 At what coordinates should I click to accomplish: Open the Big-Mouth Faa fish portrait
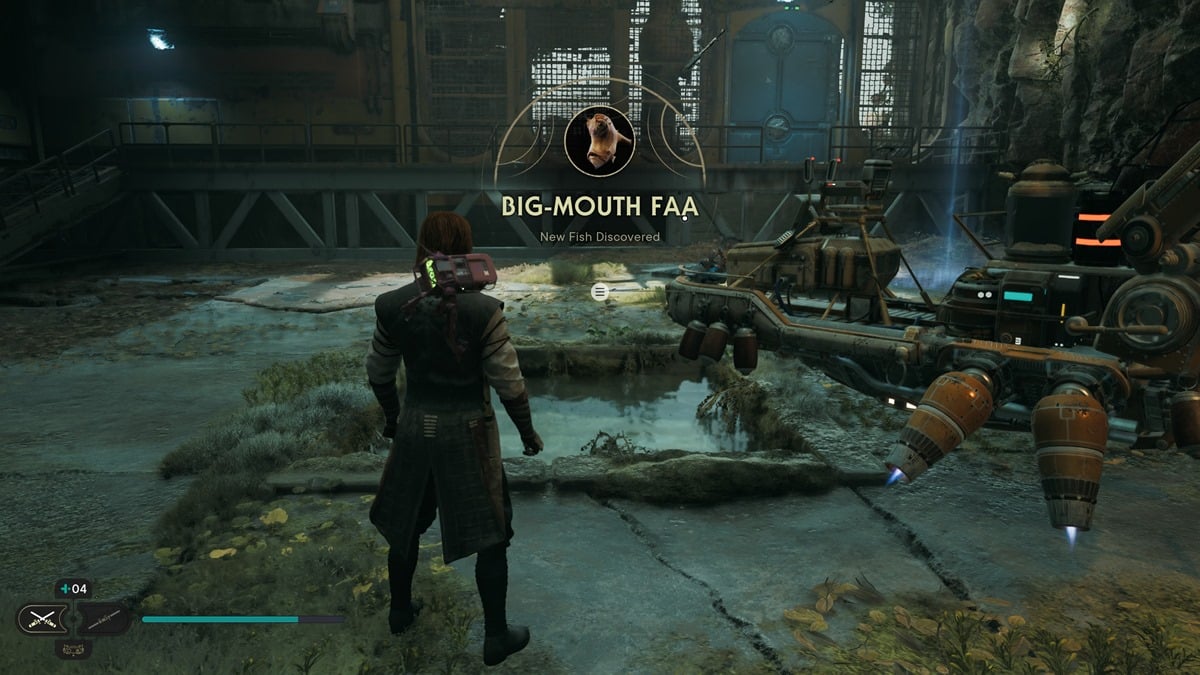tap(599, 141)
